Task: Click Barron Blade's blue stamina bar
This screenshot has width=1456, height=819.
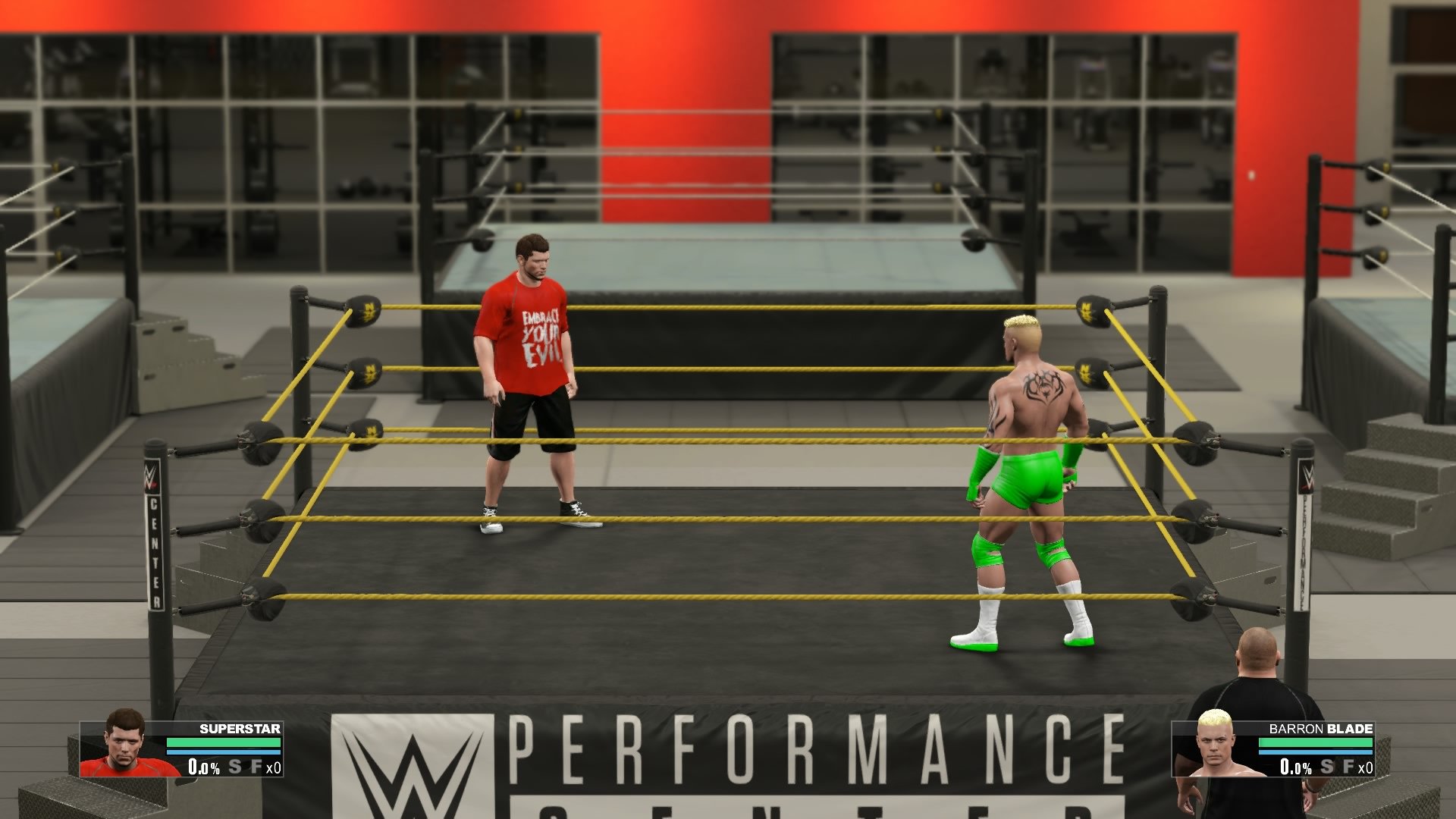Action: 1316,752
